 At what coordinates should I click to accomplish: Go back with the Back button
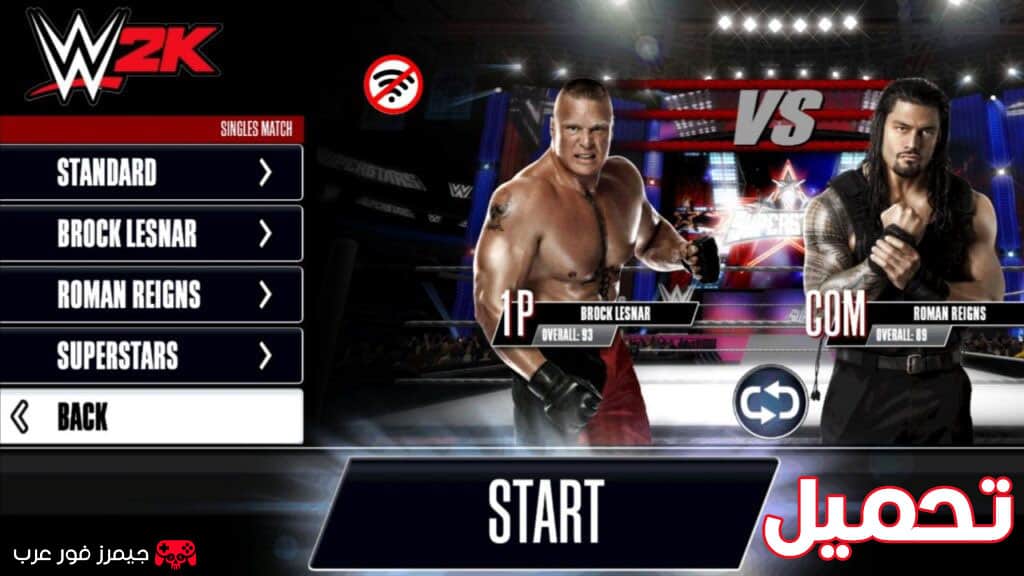tap(152, 417)
